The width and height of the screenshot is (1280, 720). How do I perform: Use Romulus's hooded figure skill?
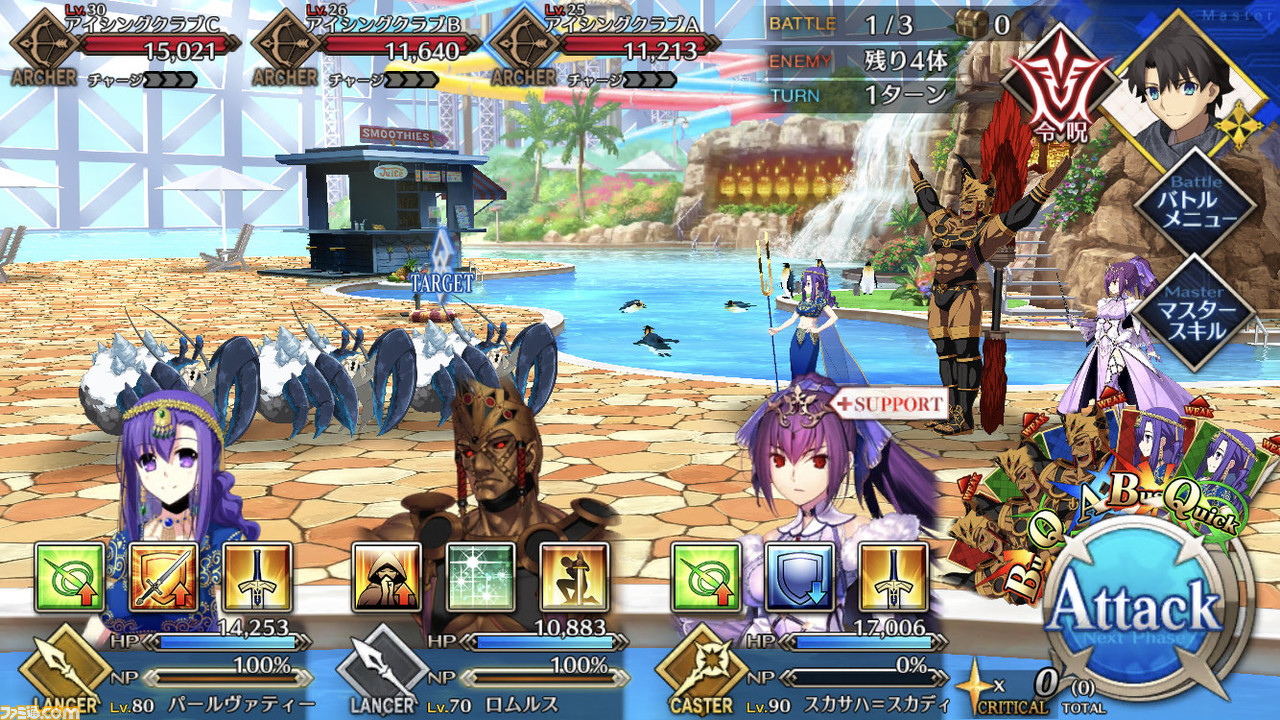click(387, 577)
